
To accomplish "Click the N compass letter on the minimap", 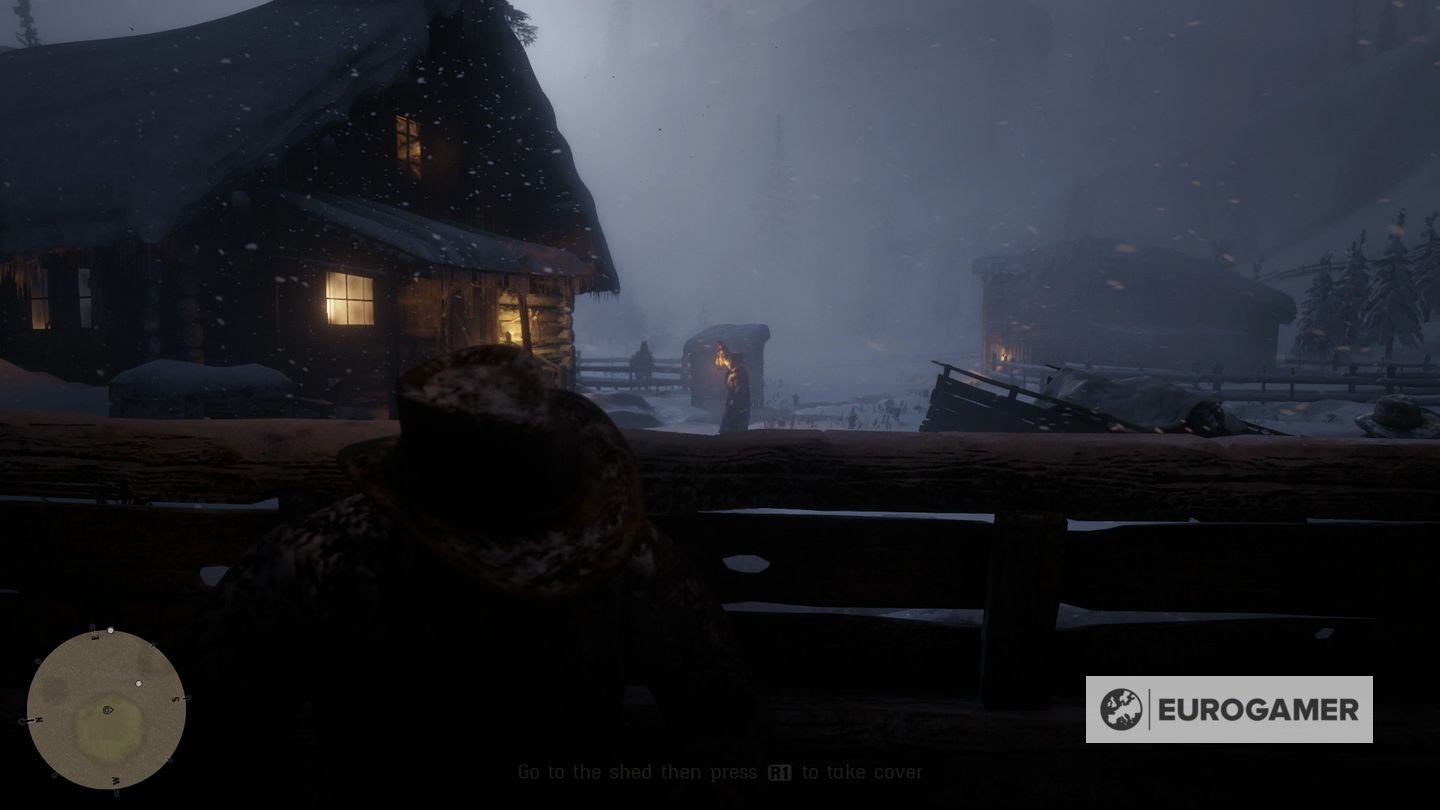I will [38, 720].
